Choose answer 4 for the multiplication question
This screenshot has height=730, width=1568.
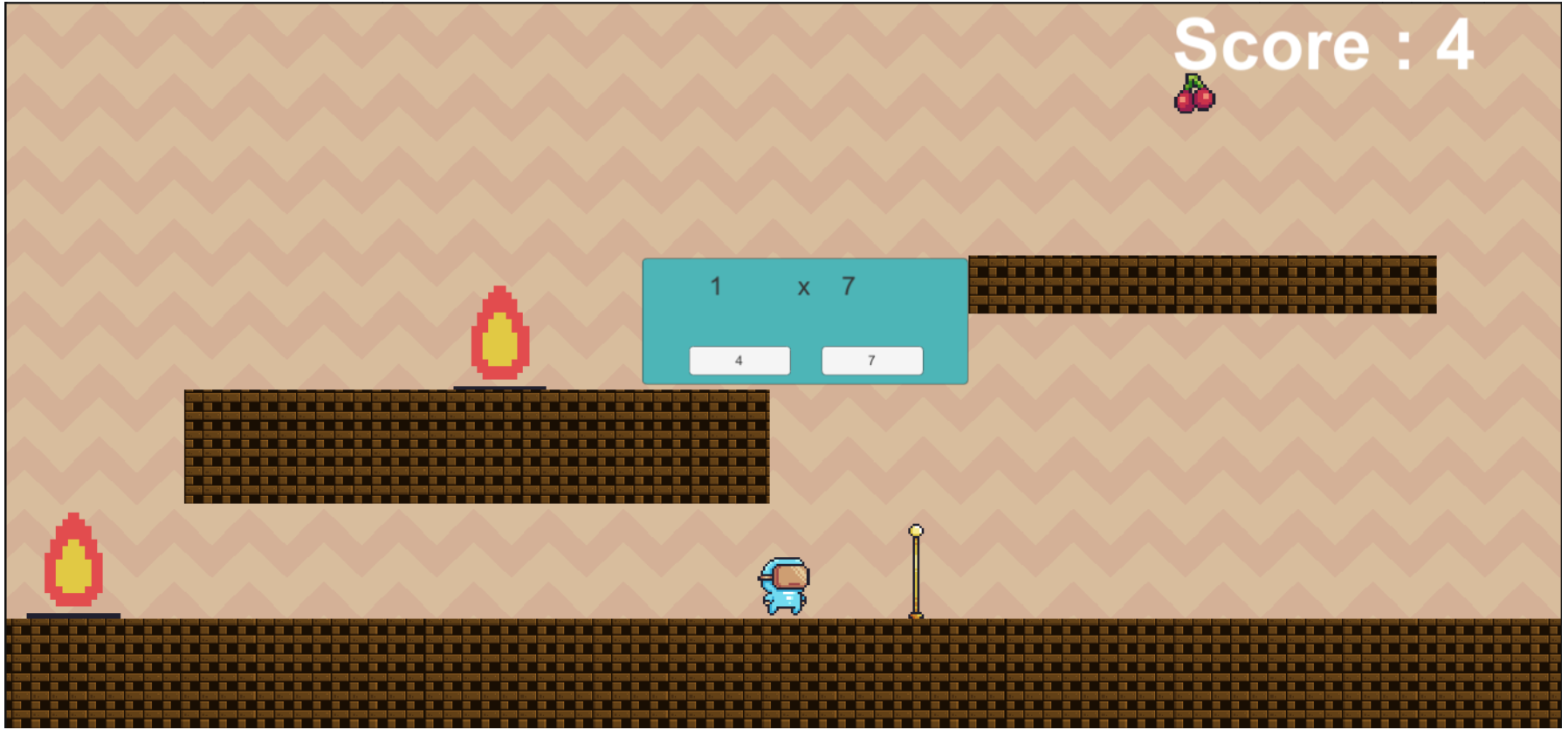pos(739,361)
